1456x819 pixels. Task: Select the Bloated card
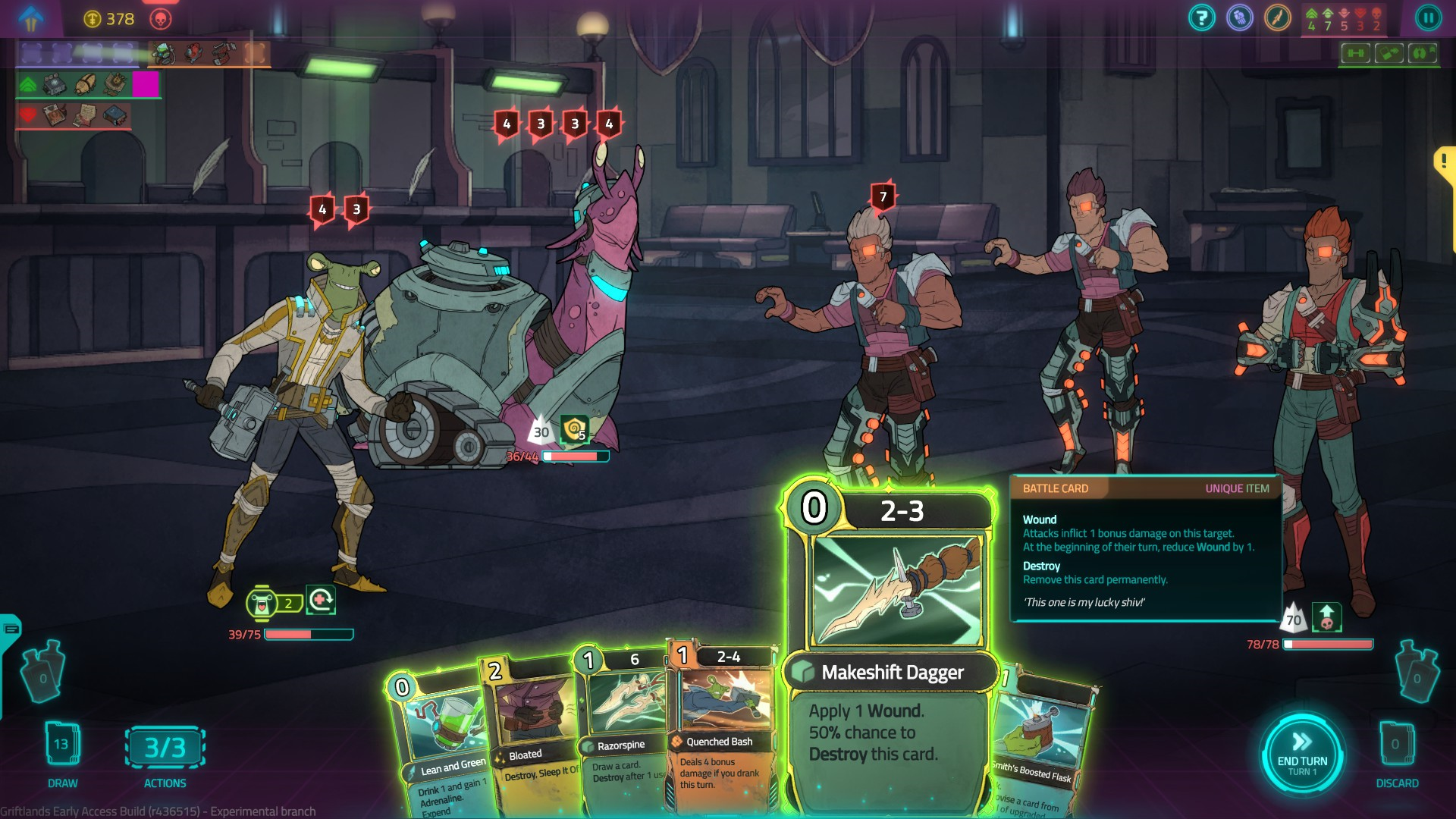[531, 728]
